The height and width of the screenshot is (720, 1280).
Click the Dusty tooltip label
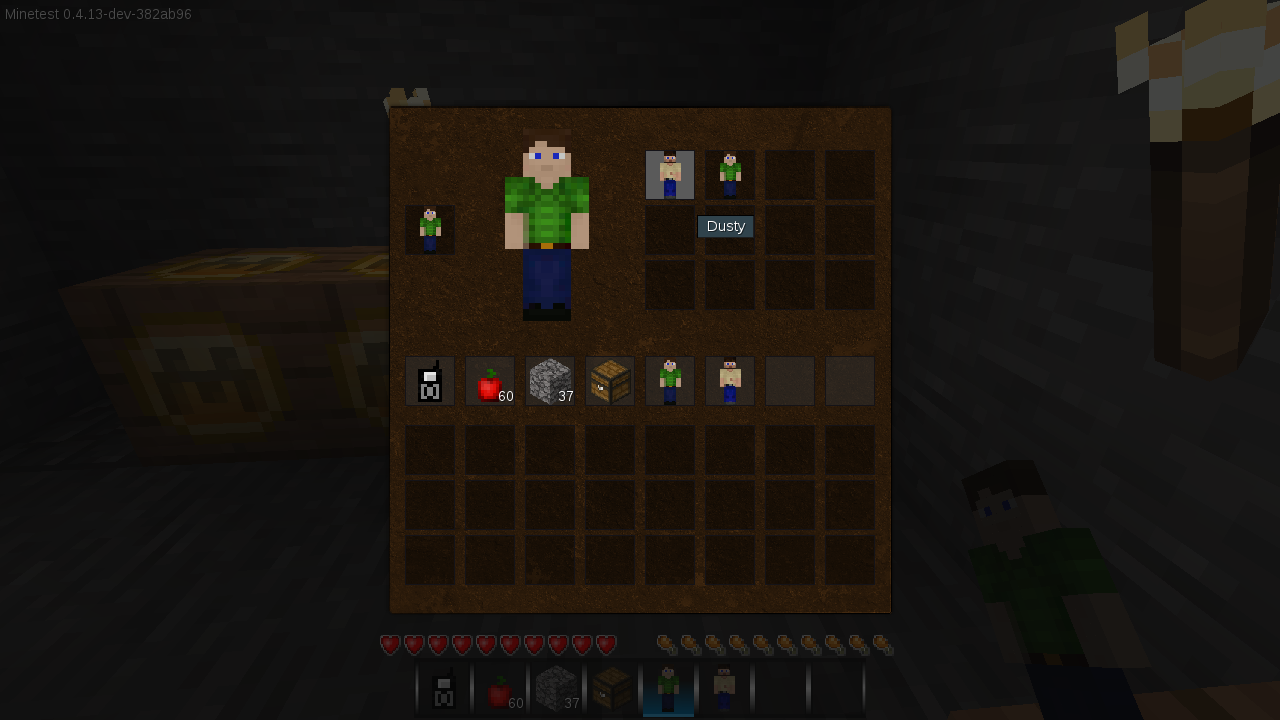pyautogui.click(x=725, y=226)
